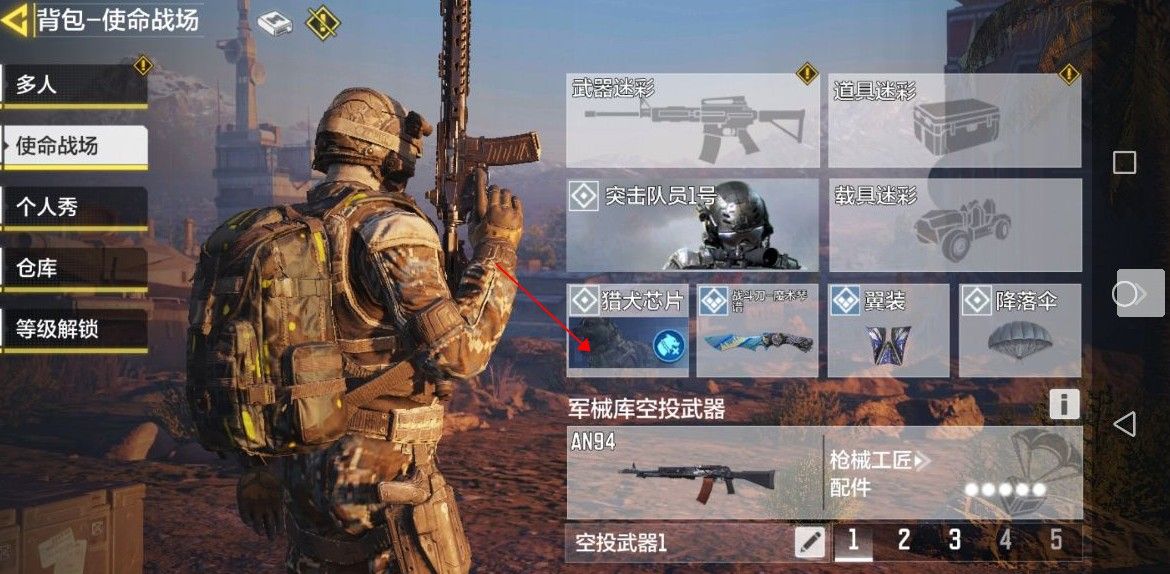The width and height of the screenshot is (1170, 574).
Task: Select the 突击队员1号 character slot
Action: (692, 224)
